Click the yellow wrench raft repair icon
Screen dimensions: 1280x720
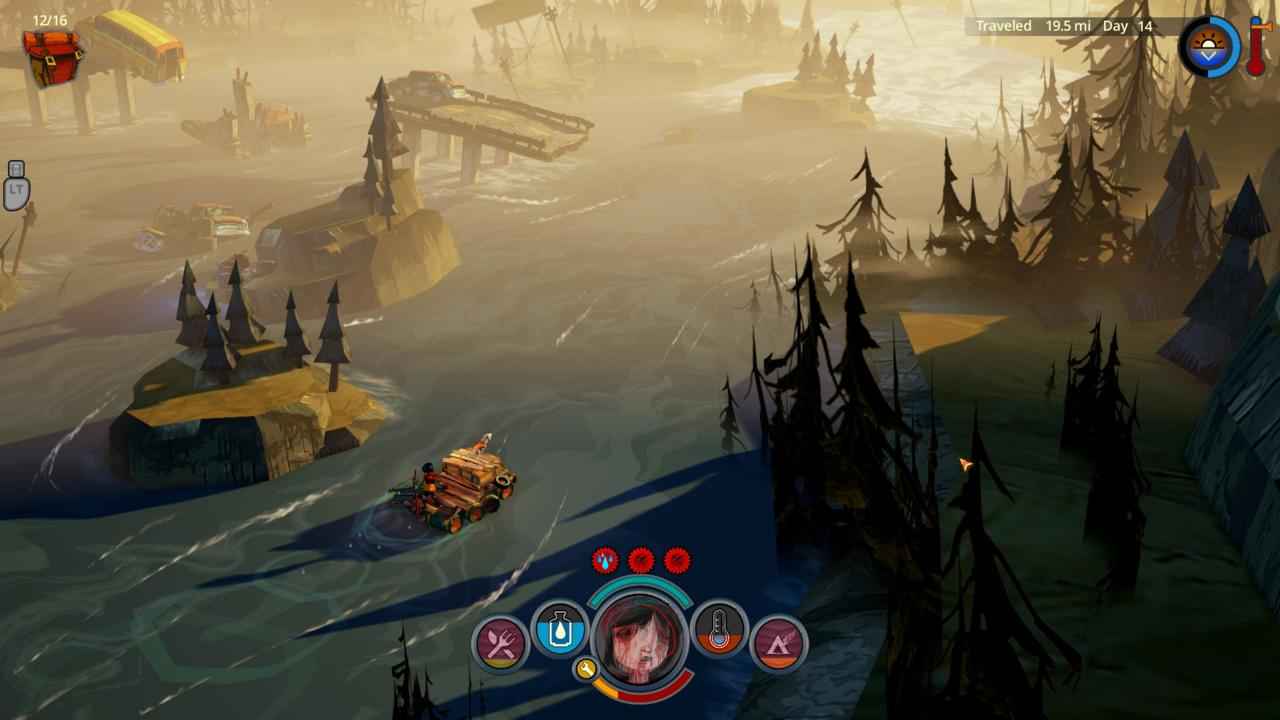(586, 669)
